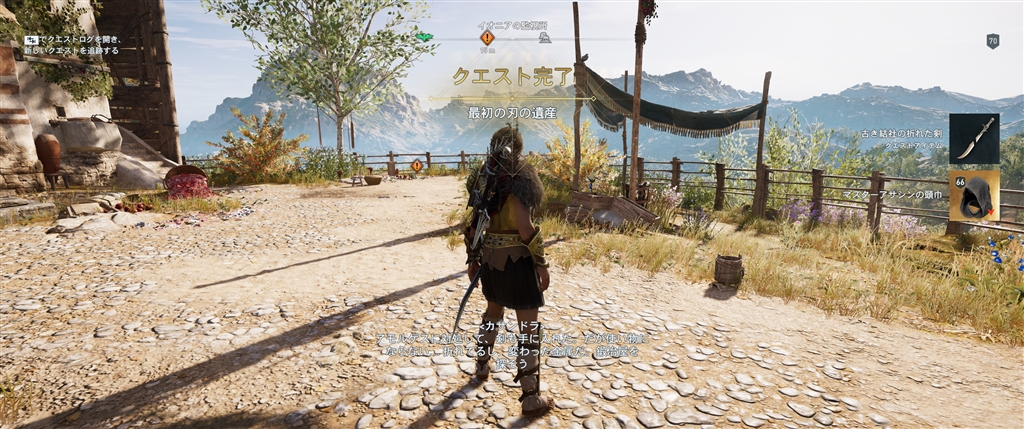Click the orange quest marker on the compass
This screenshot has width=1024, height=429.
click(487, 37)
